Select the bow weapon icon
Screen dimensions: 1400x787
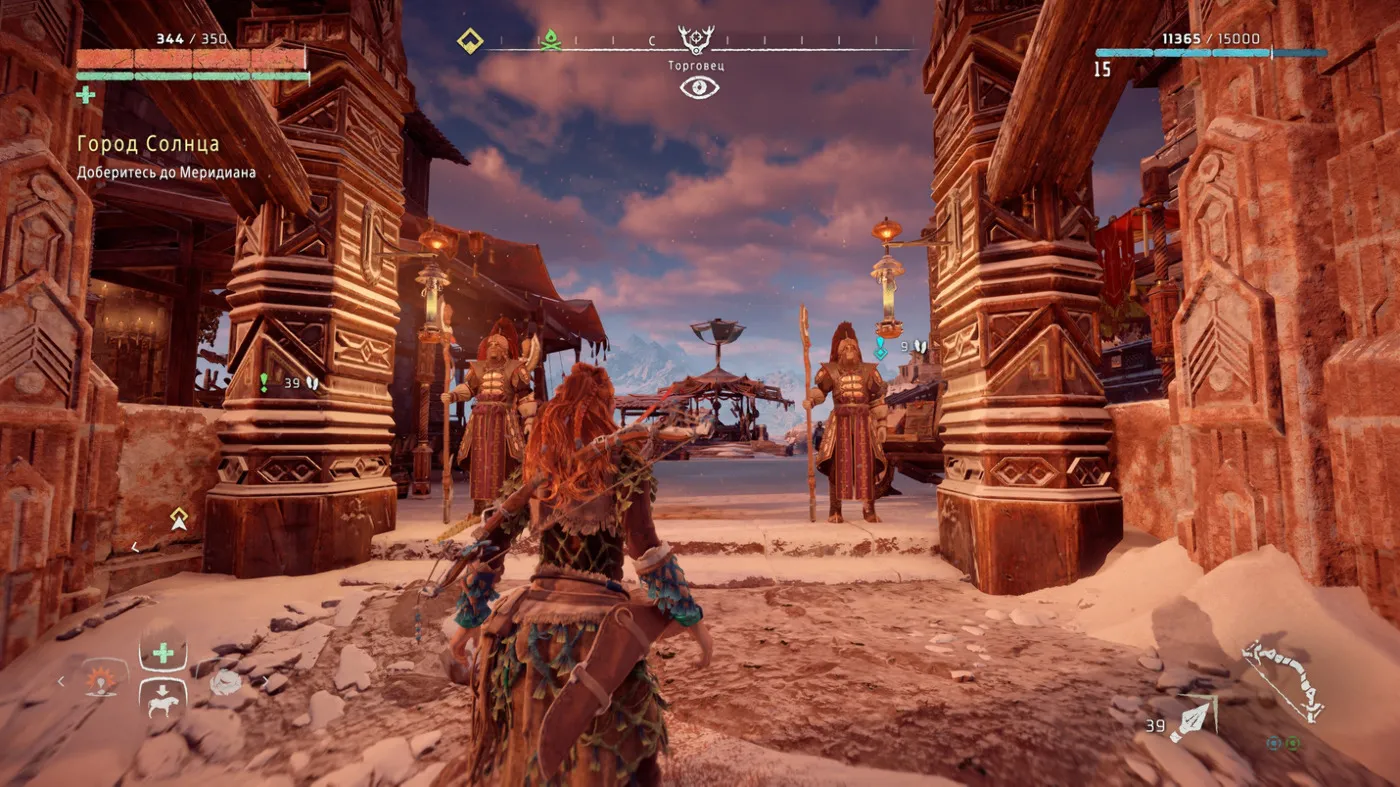[1282, 680]
